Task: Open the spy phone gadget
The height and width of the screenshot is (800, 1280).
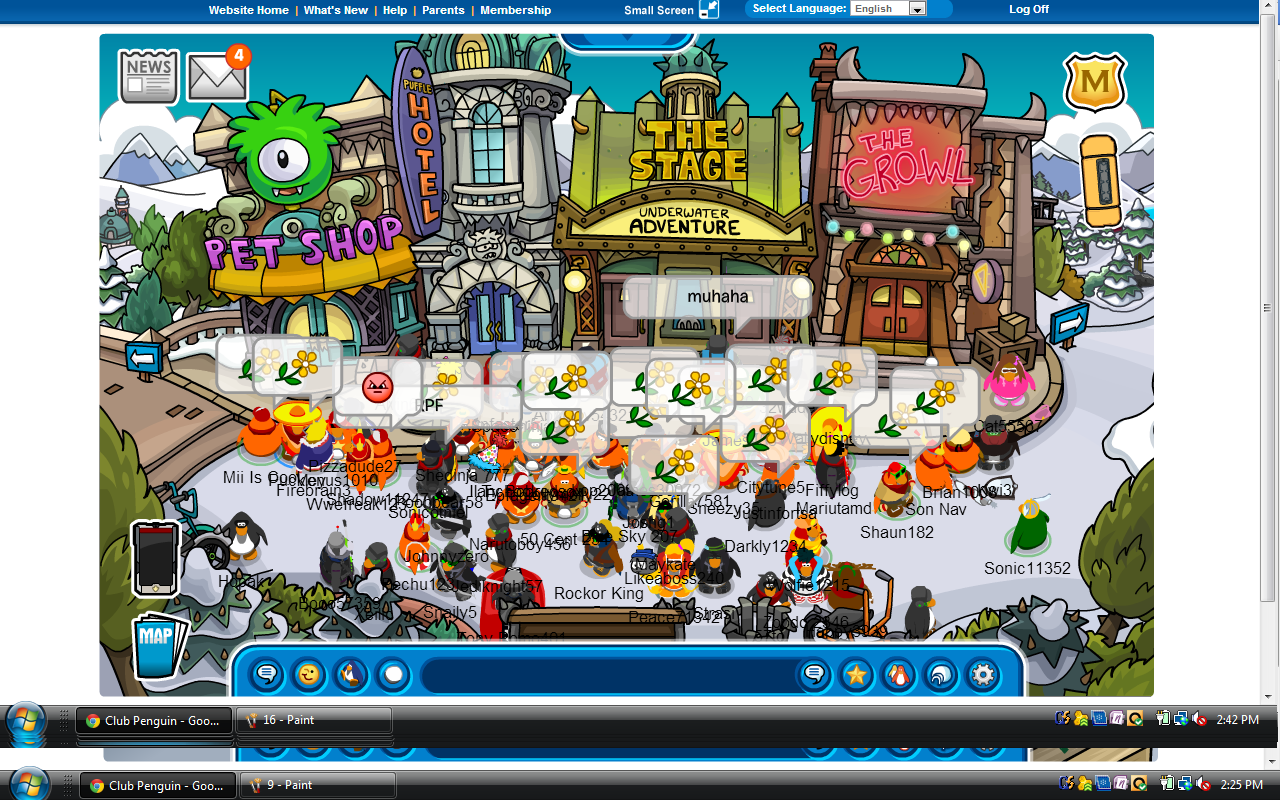Action: coord(155,558)
